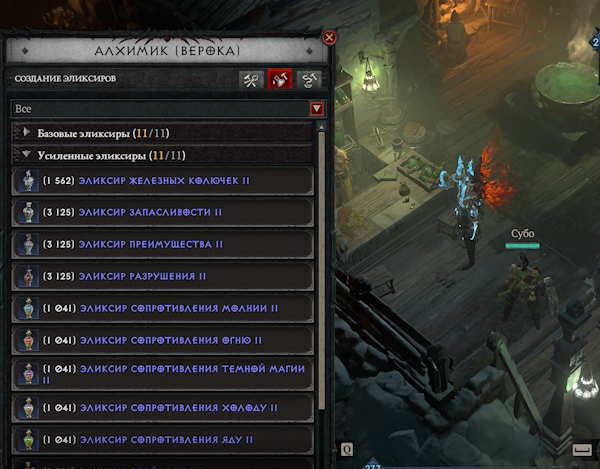Pick Эликсир сопротивления темной магии II
Viewport: 600px width, 469px height.
(163, 374)
